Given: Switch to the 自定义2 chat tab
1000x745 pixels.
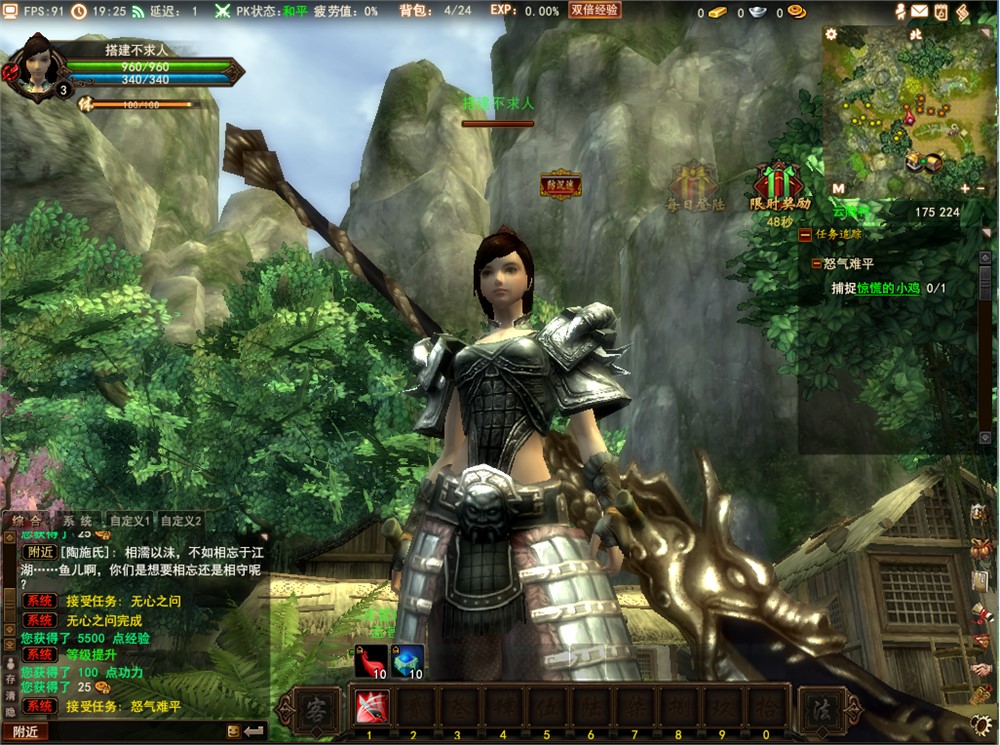Looking at the screenshot, I should click(181, 521).
